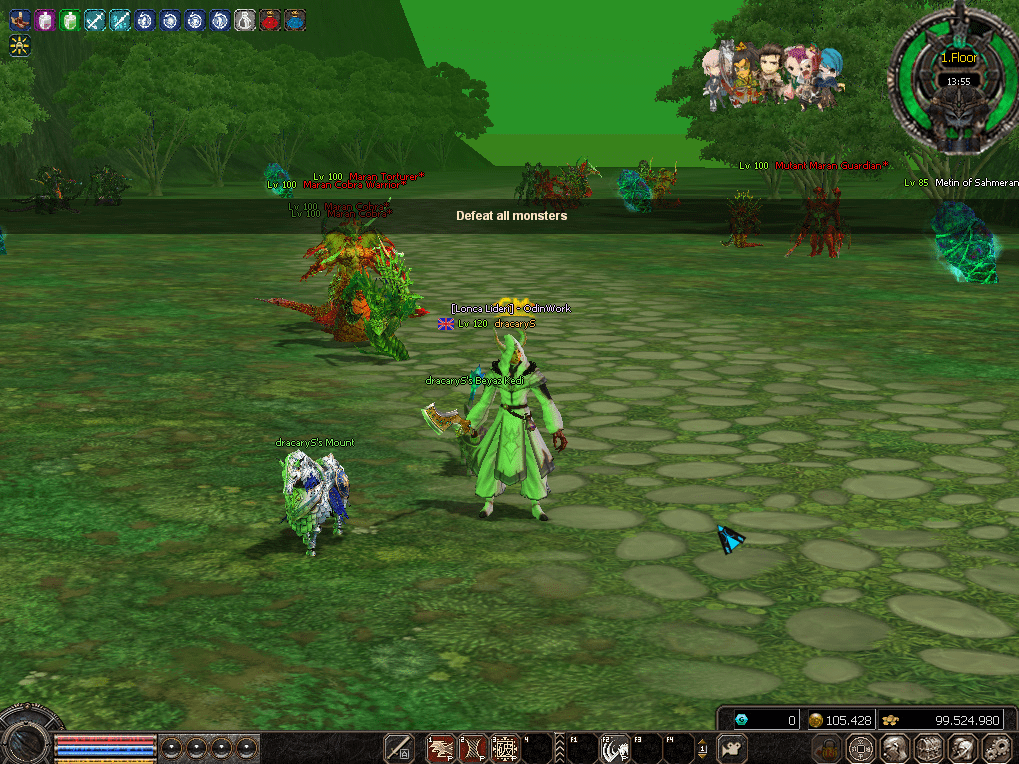Click the quickslot page number switcher
1019x764 pixels.
point(703,748)
